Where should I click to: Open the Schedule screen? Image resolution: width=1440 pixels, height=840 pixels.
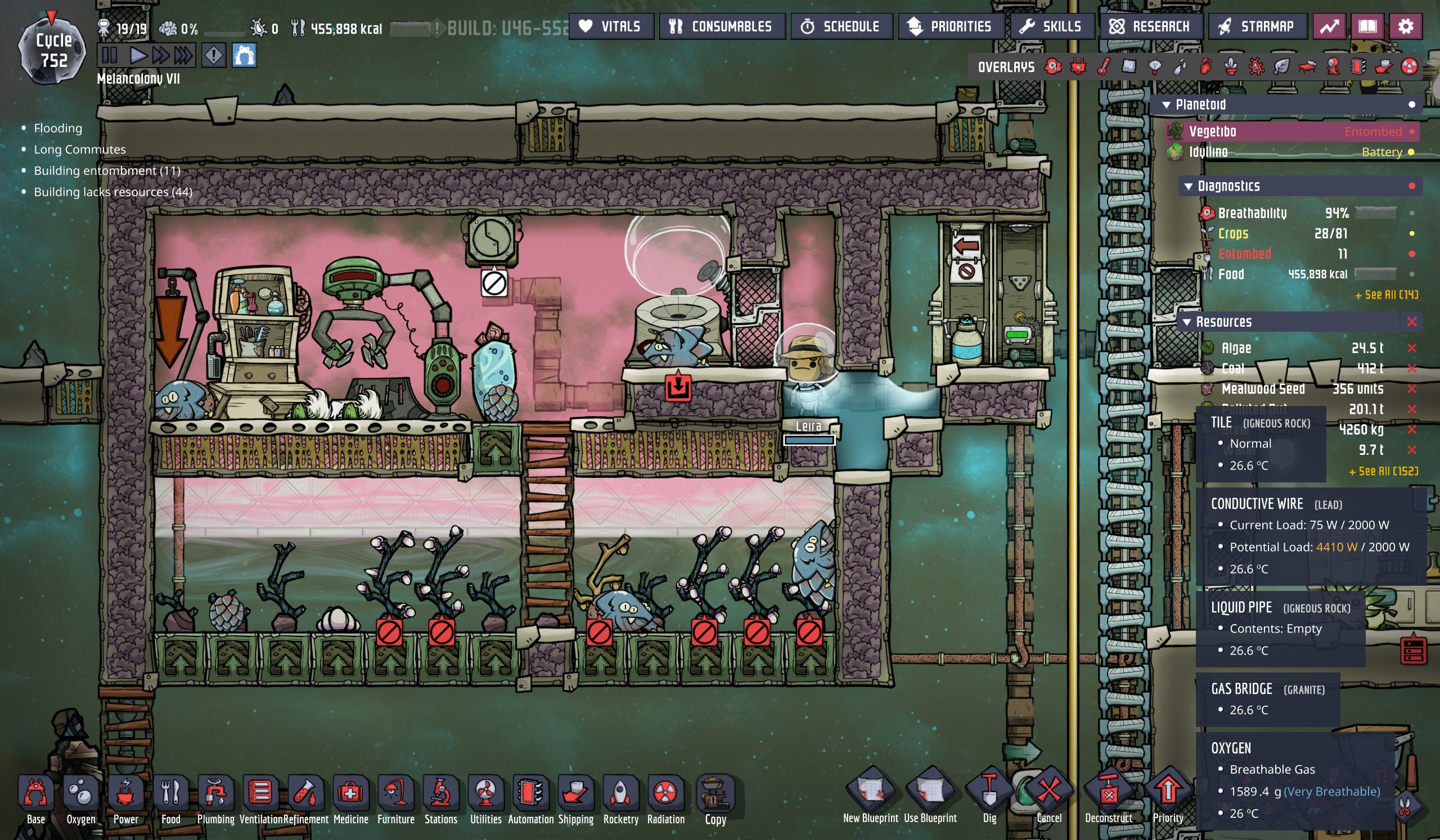click(841, 26)
